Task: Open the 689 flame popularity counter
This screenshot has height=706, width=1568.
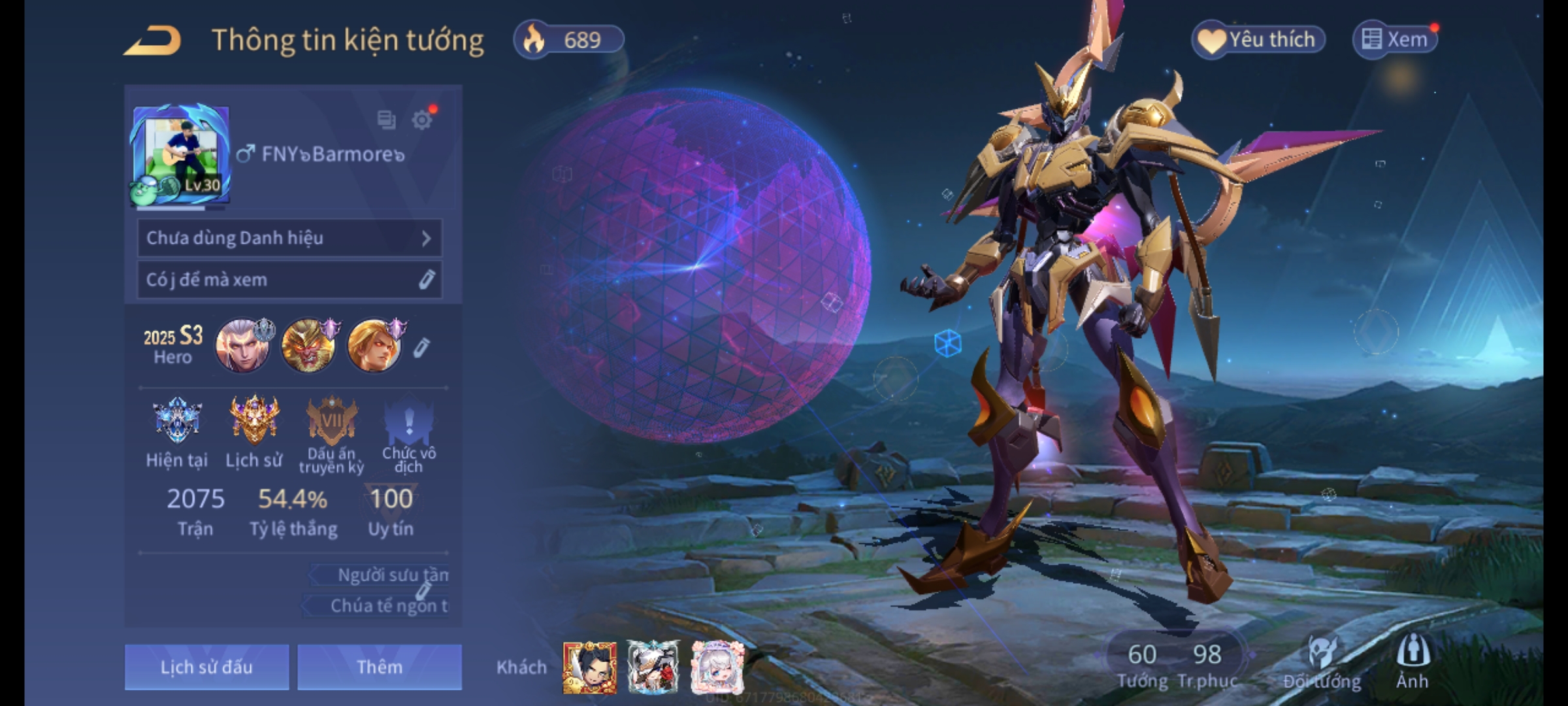Action: (x=569, y=40)
